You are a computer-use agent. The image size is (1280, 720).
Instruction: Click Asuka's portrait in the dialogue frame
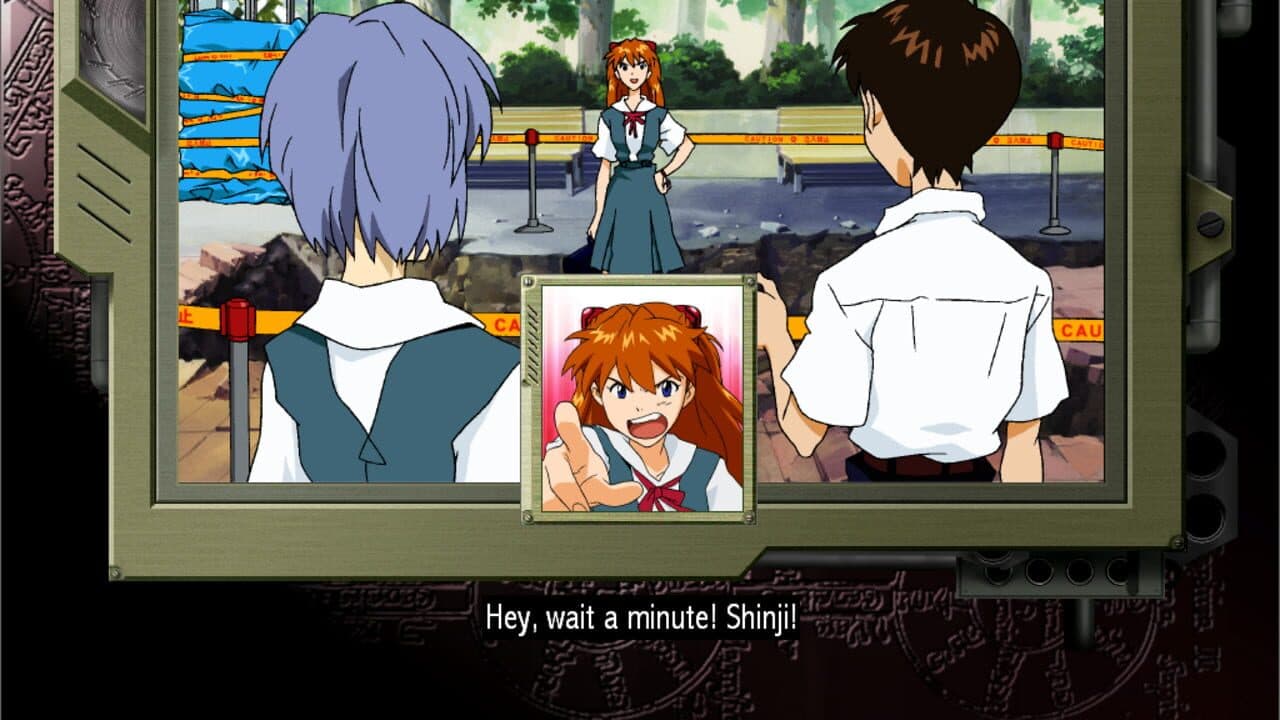(x=640, y=400)
